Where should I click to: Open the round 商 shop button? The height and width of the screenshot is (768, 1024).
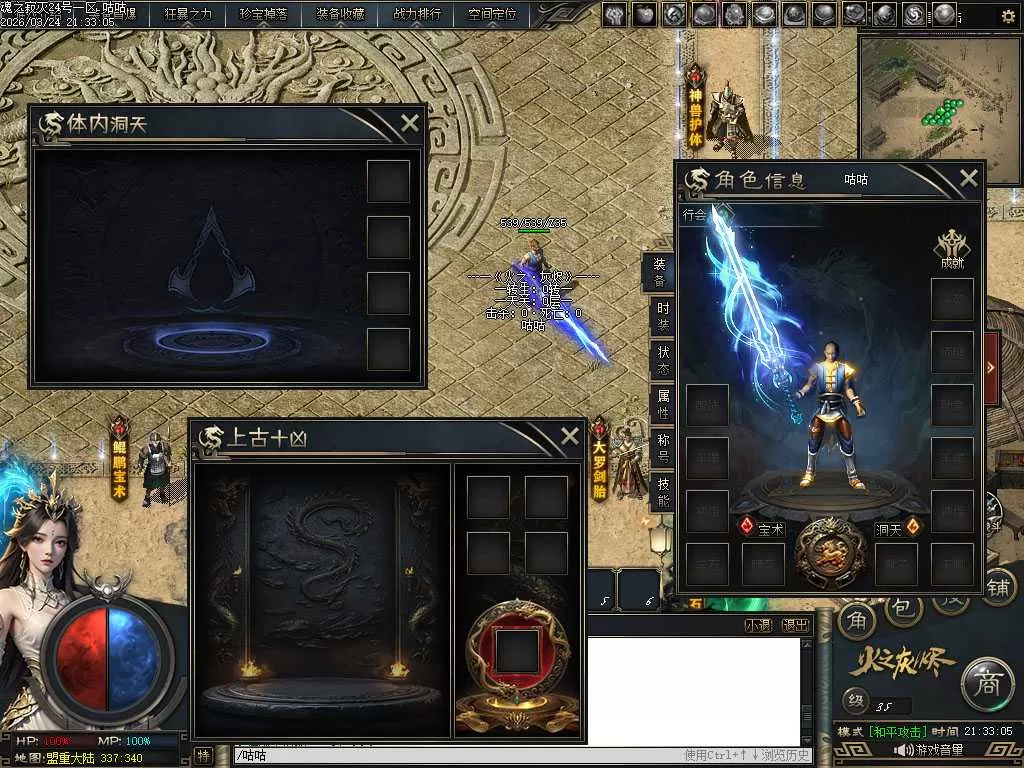[988, 683]
